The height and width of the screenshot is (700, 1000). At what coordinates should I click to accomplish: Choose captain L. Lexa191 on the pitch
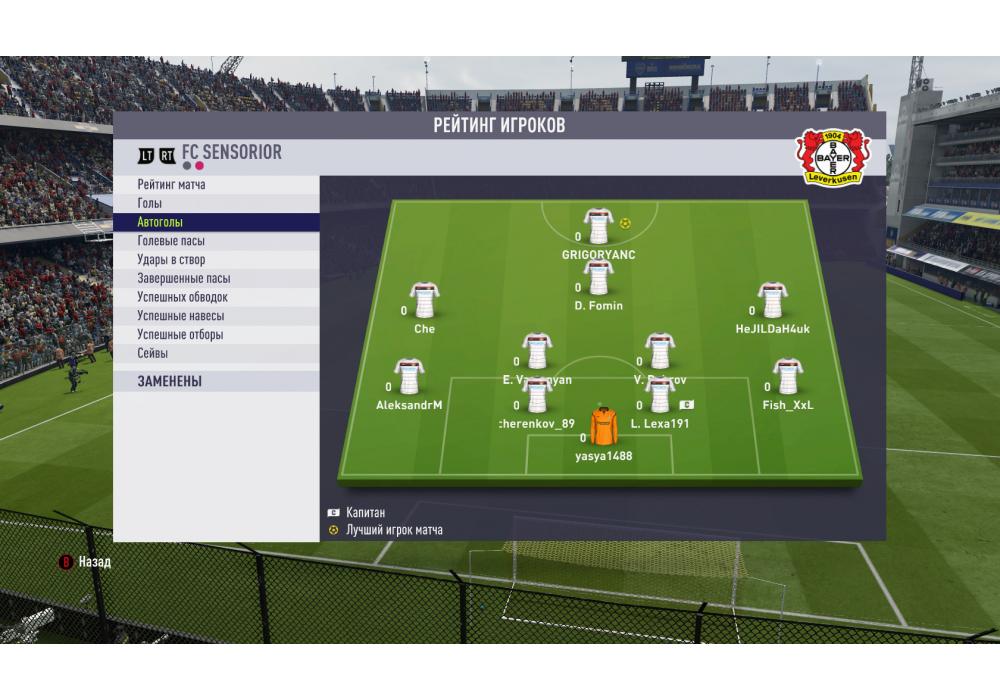(659, 396)
